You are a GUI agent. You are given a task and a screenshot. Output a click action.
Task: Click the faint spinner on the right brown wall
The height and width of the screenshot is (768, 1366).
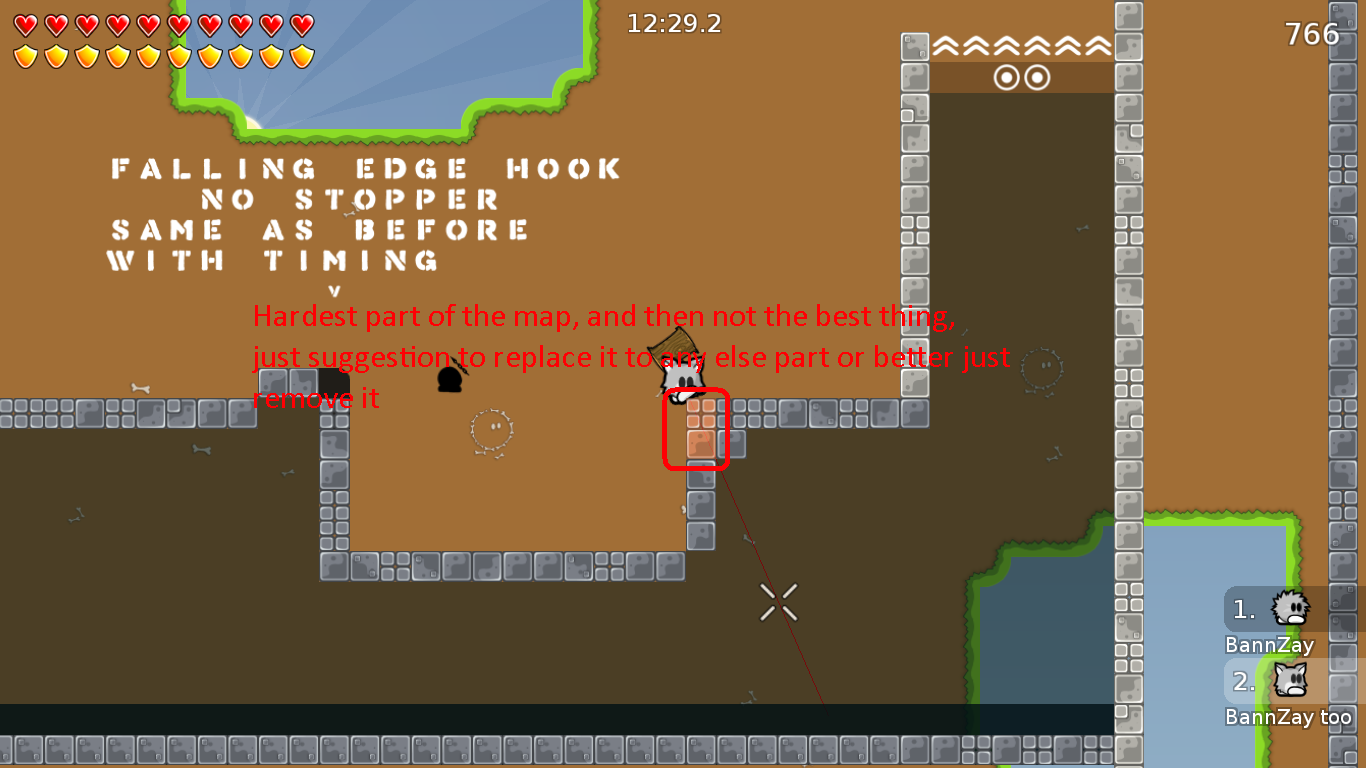point(1041,368)
